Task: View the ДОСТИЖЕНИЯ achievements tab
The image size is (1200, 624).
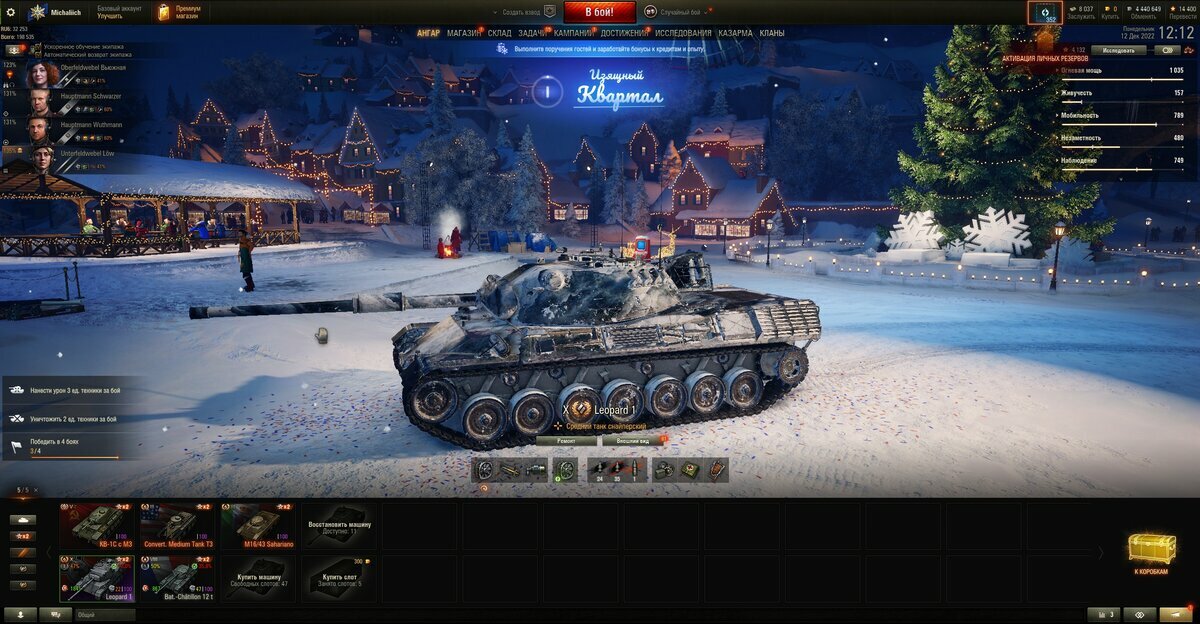Action: pyautogui.click(x=624, y=33)
